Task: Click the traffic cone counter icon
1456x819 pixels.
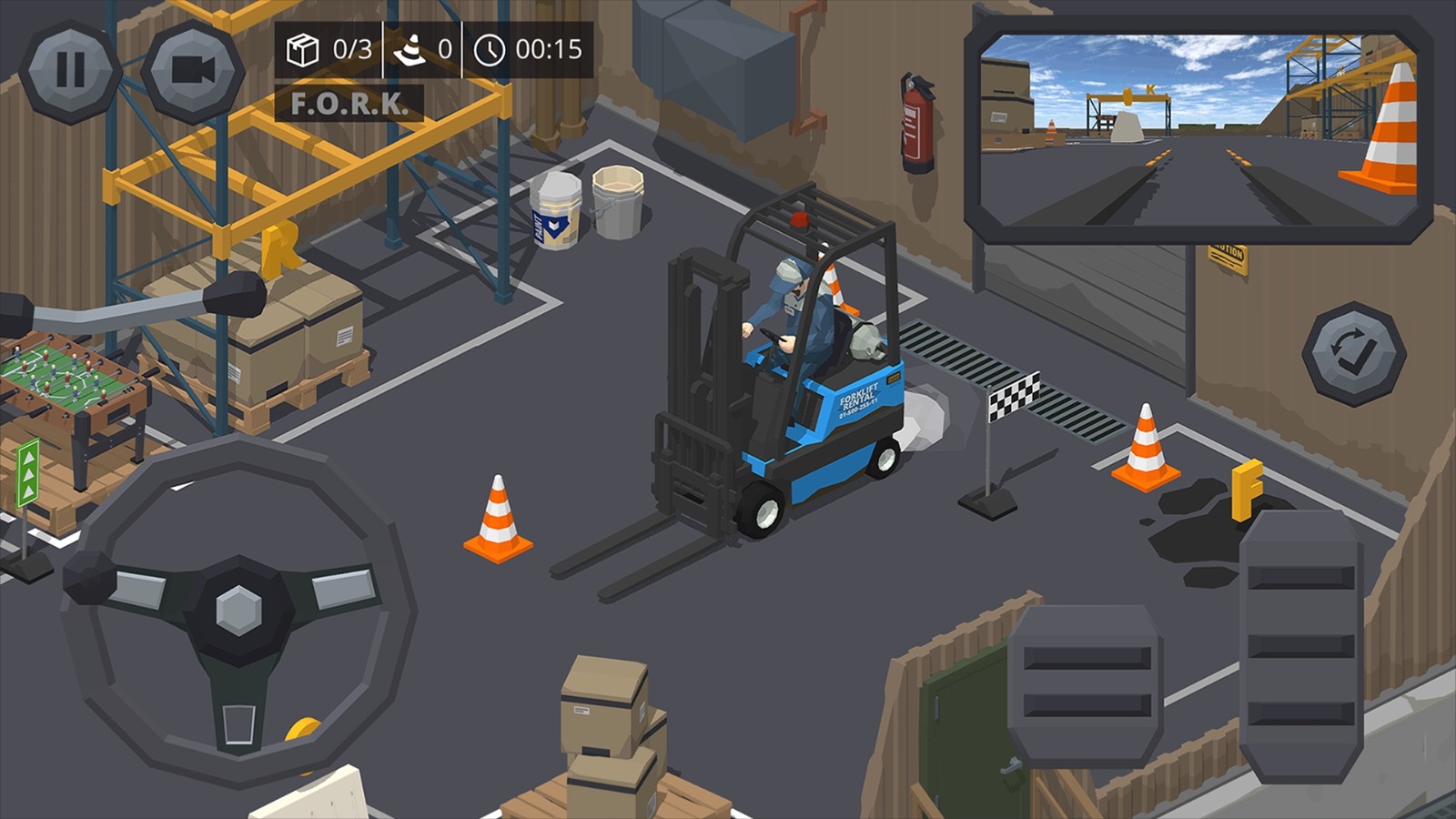Action: click(411, 52)
